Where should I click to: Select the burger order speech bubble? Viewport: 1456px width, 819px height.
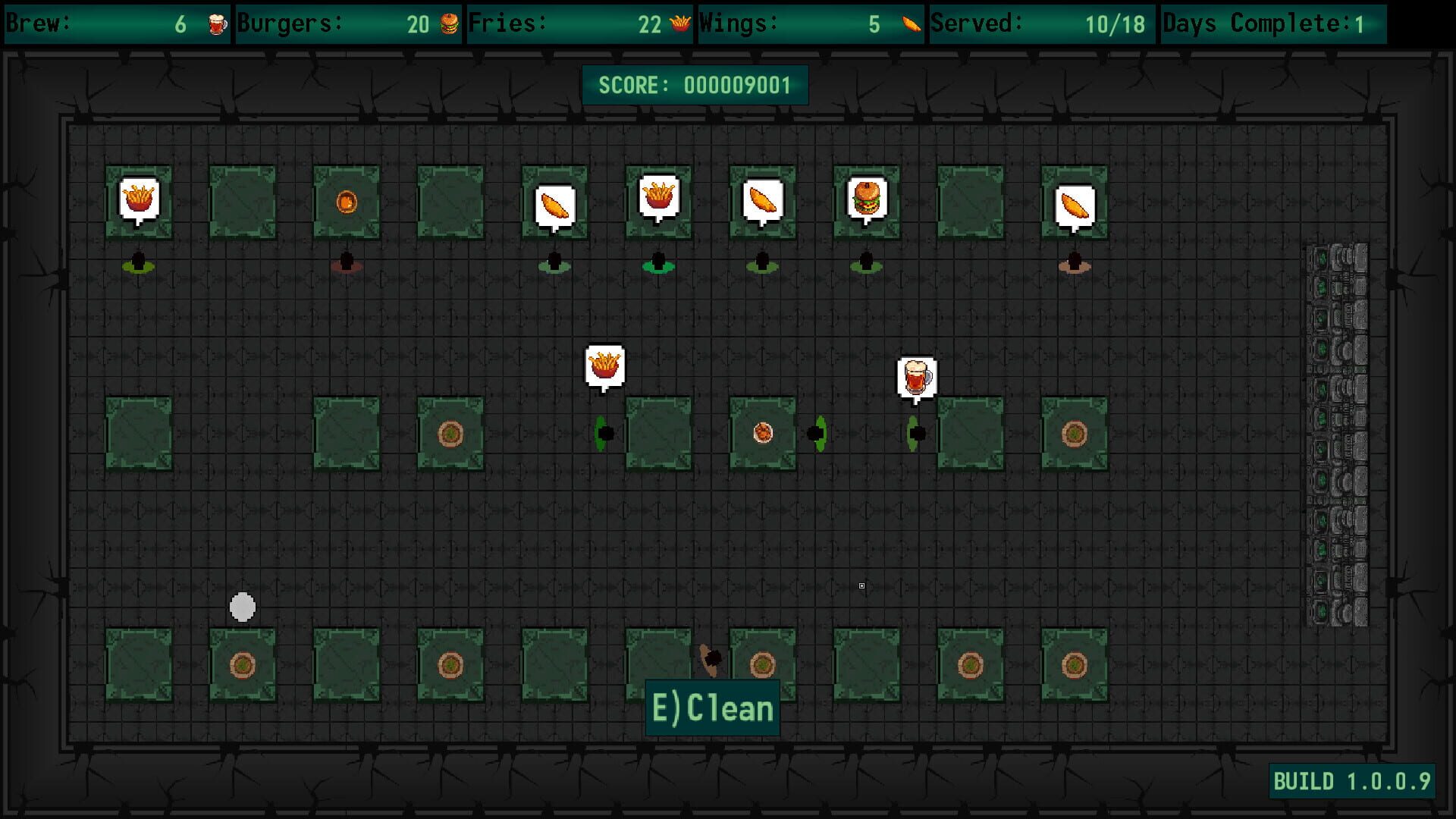tap(867, 199)
